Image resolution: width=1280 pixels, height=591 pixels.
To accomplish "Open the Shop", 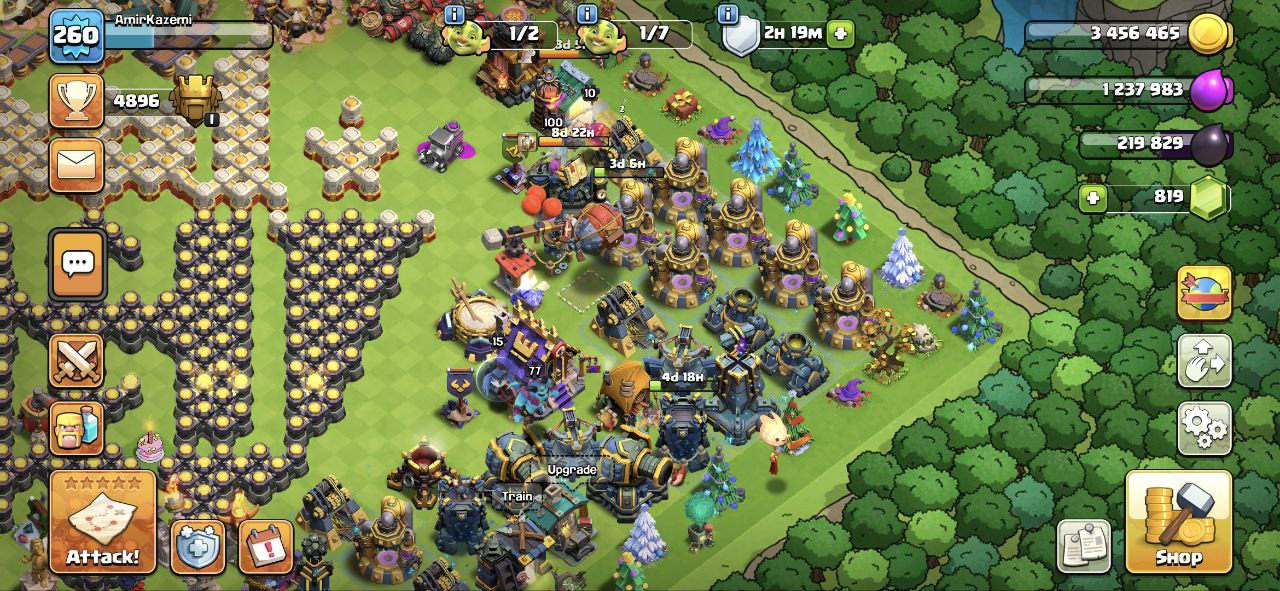I will pyautogui.click(x=1178, y=522).
